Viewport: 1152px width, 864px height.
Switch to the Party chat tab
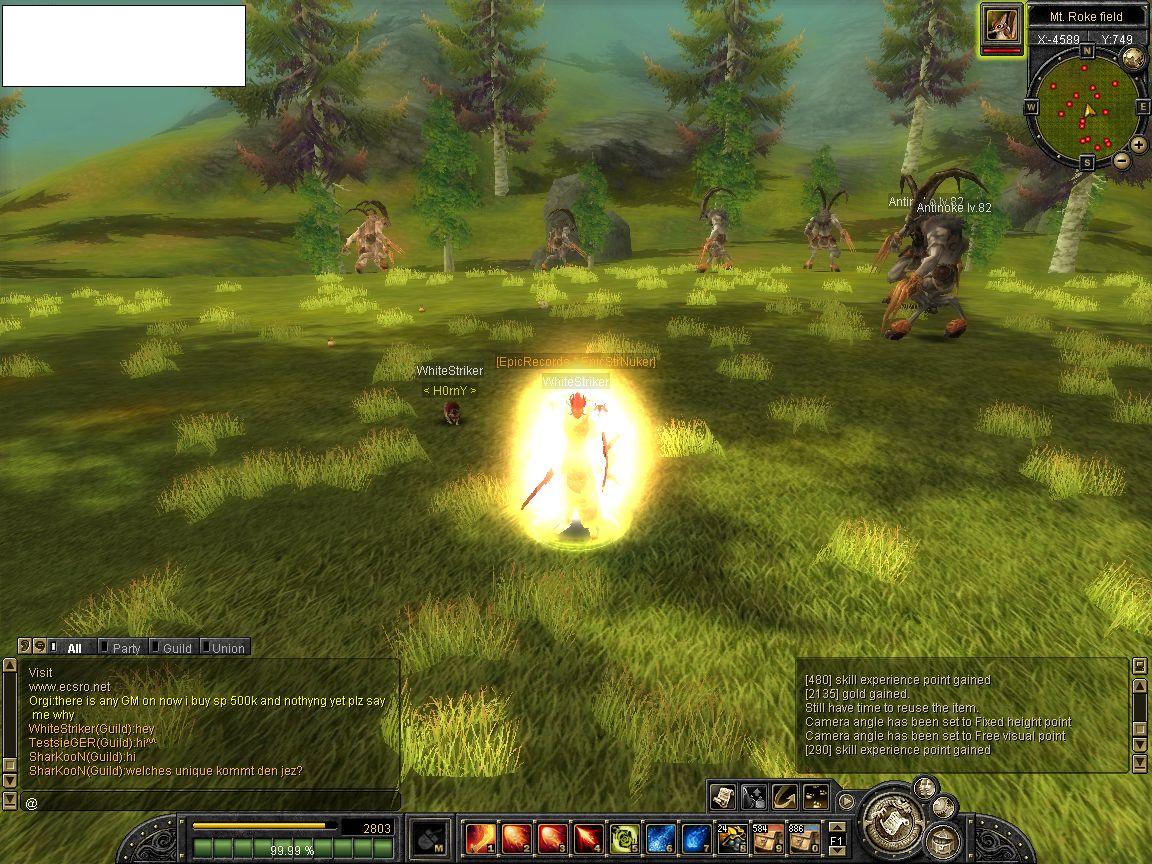(x=125, y=648)
